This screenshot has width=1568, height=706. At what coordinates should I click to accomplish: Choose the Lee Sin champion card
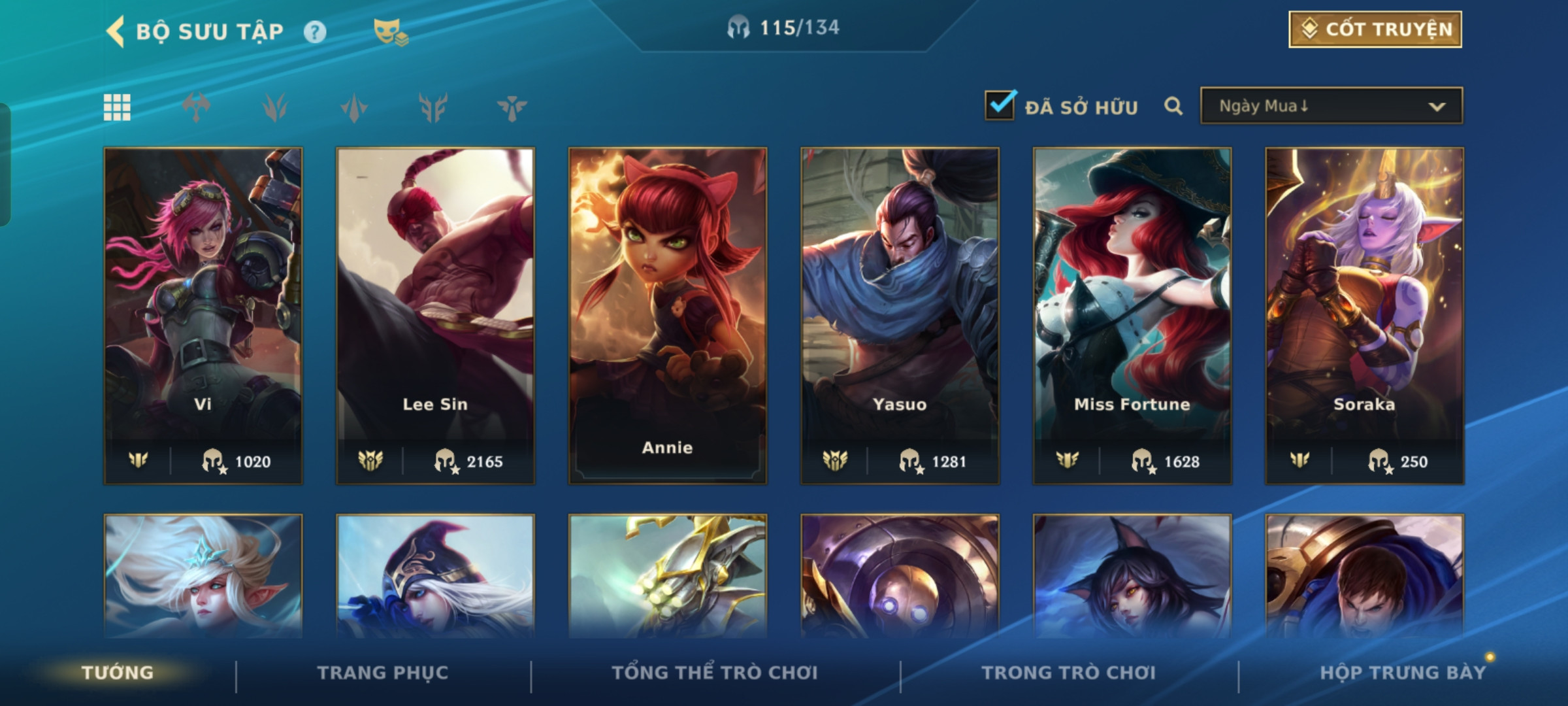pos(435,316)
